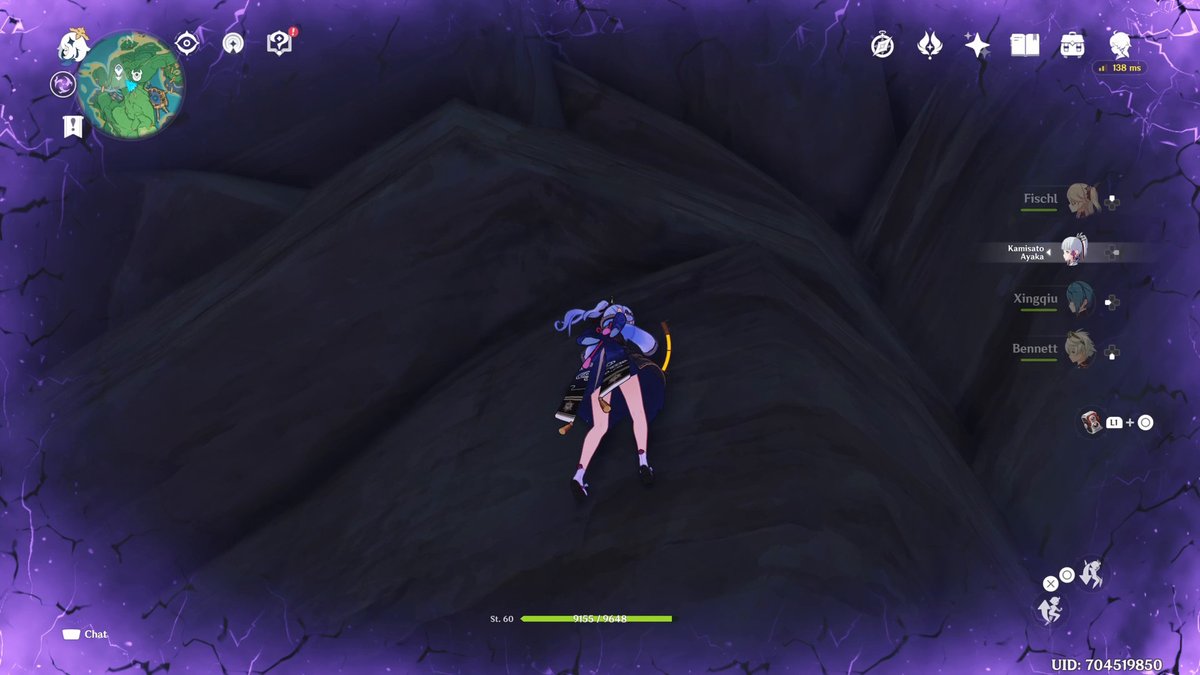Switch to party member Bennett

1080,349
